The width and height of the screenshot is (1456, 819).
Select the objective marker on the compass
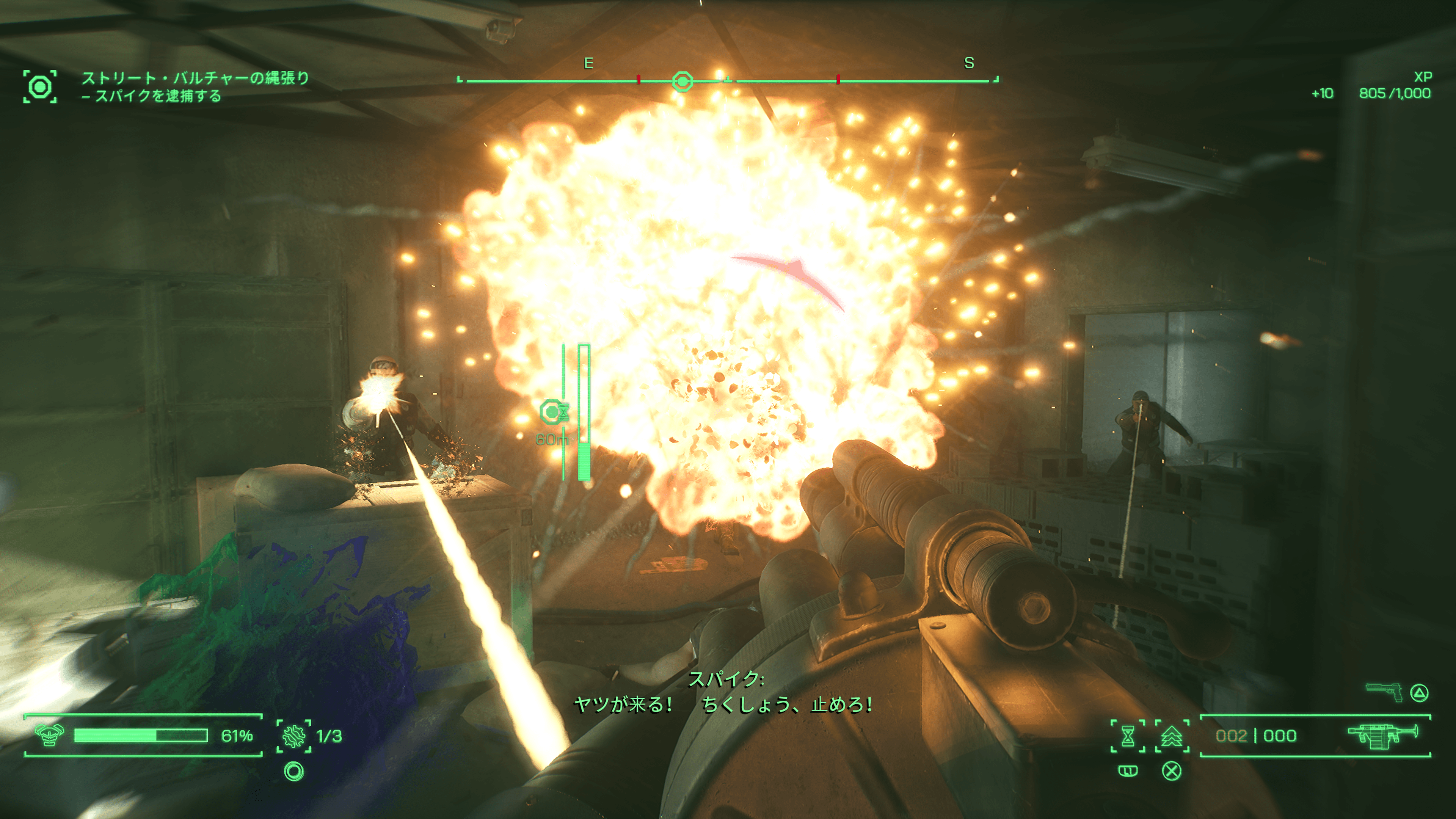click(682, 82)
